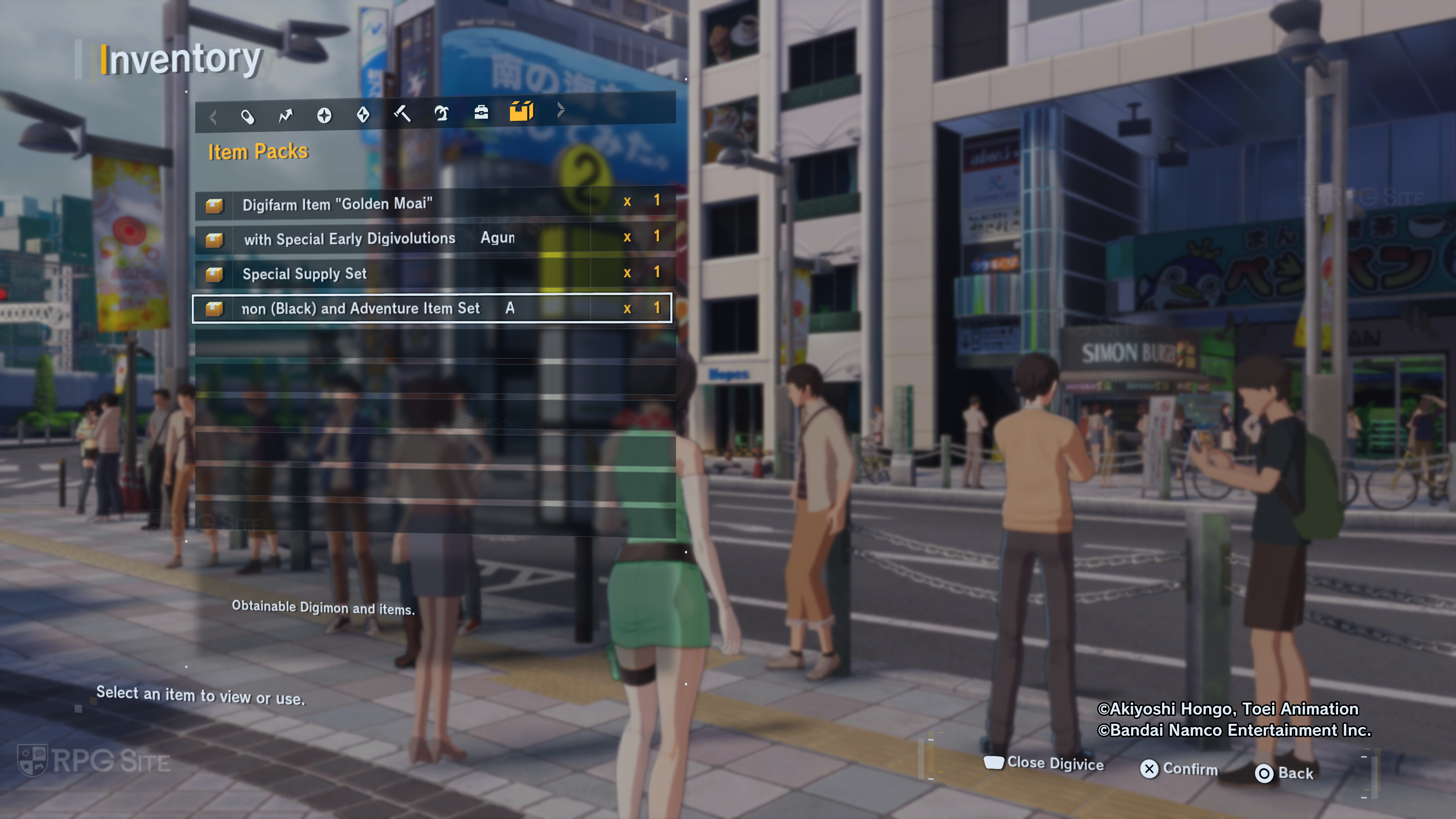Image resolution: width=1456 pixels, height=819 pixels.
Task: Switch to the diamond lightning category tab
Action: point(364,115)
